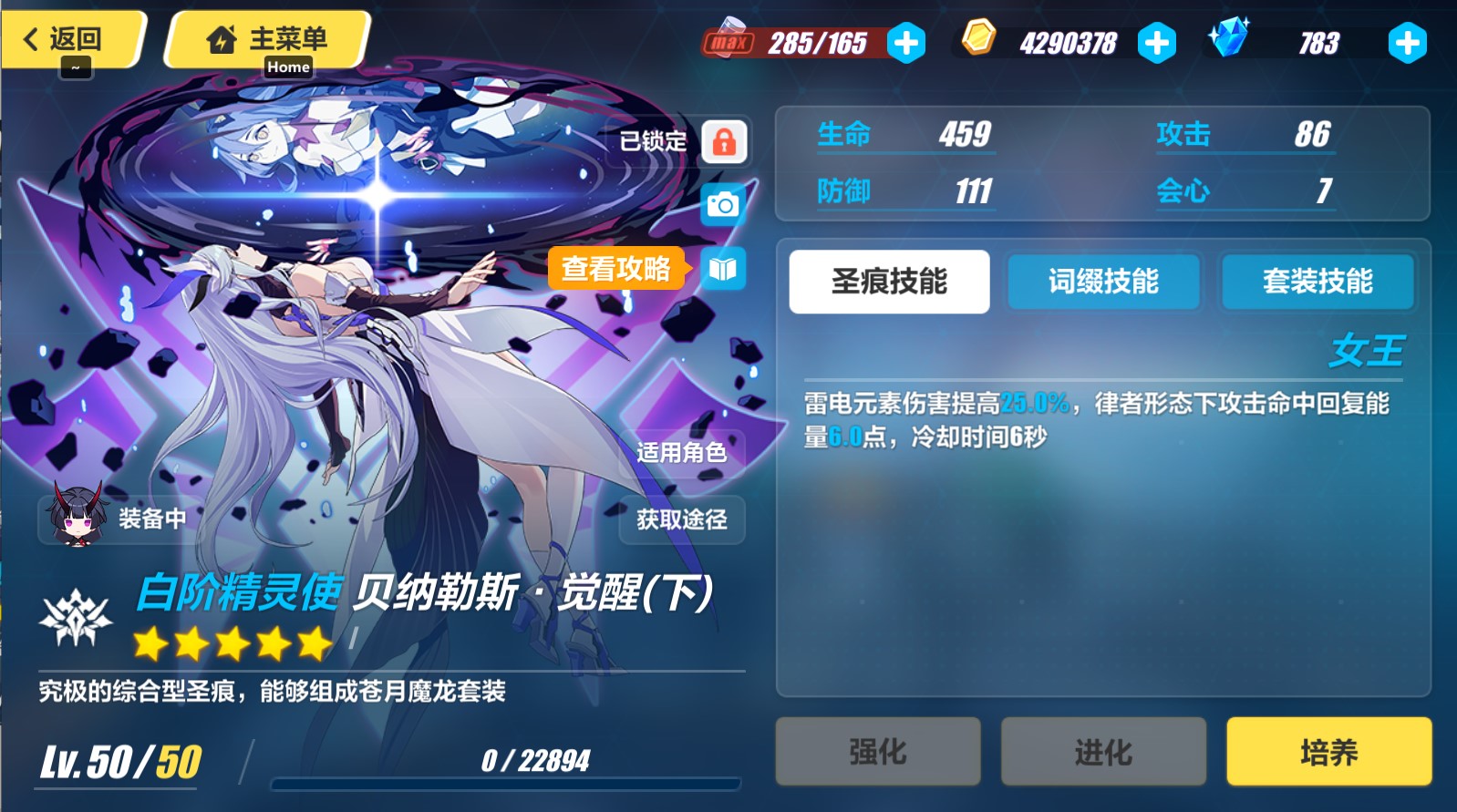The width and height of the screenshot is (1457, 812).
Task: Click the camera screenshot icon
Action: click(722, 203)
